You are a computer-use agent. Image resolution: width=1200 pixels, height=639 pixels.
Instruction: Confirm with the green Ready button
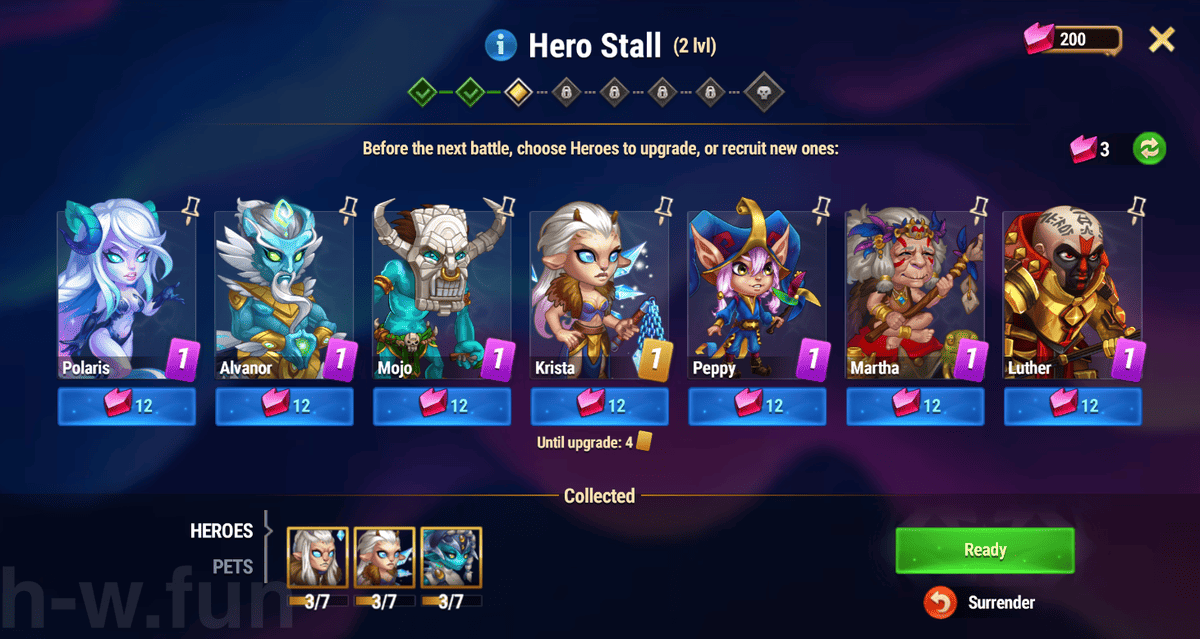point(984,550)
